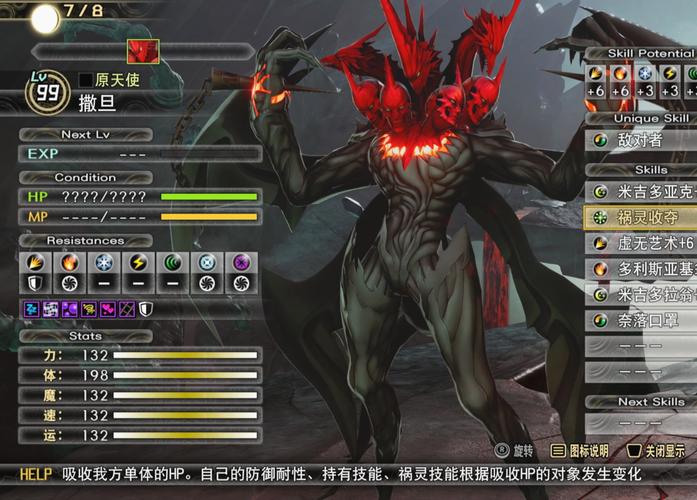Viewport: 697px width, 500px height.
Task: Select the 奈落口罩 skill
Action: coord(640,320)
